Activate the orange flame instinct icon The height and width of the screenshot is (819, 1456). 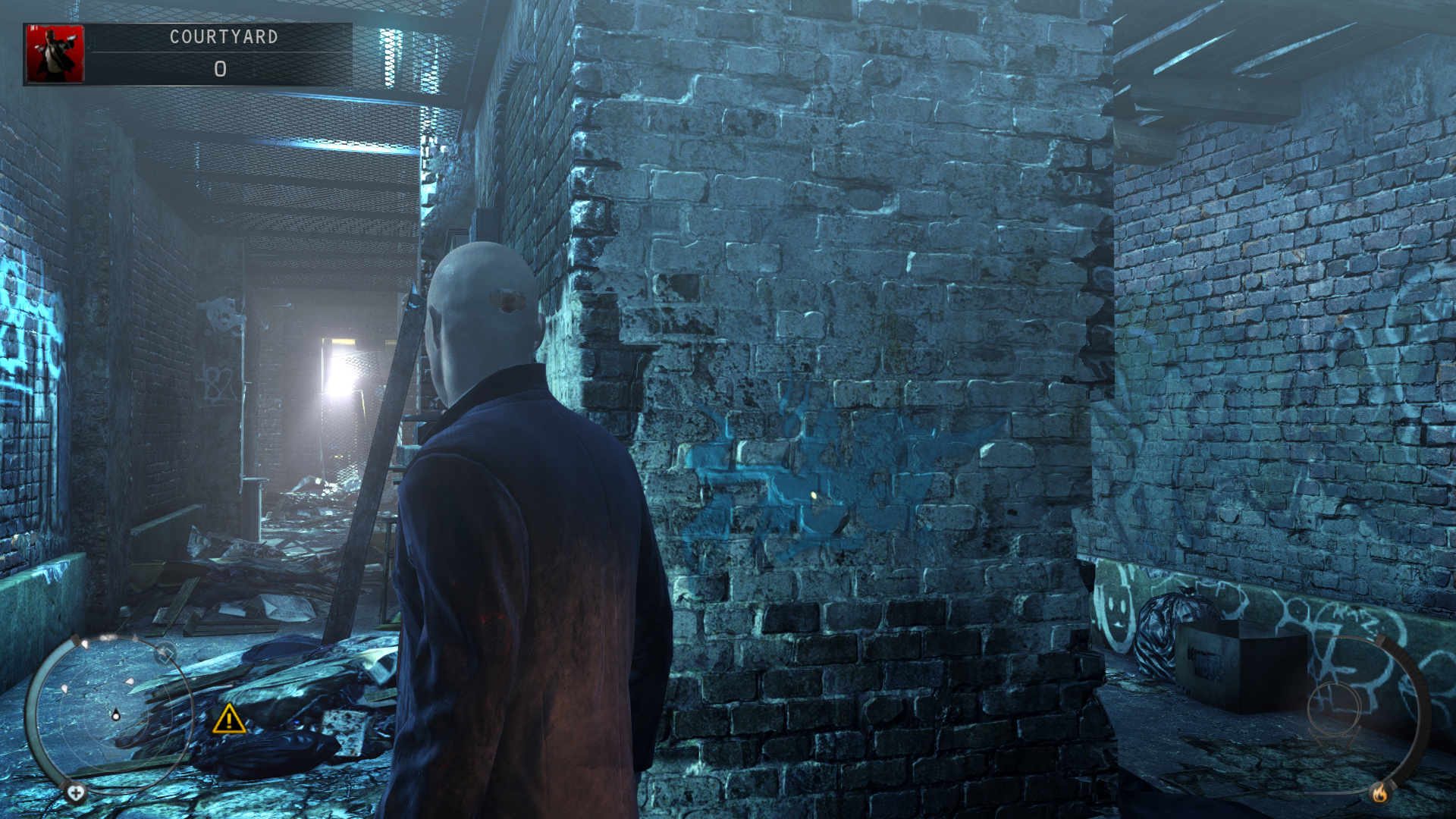coord(1379,793)
